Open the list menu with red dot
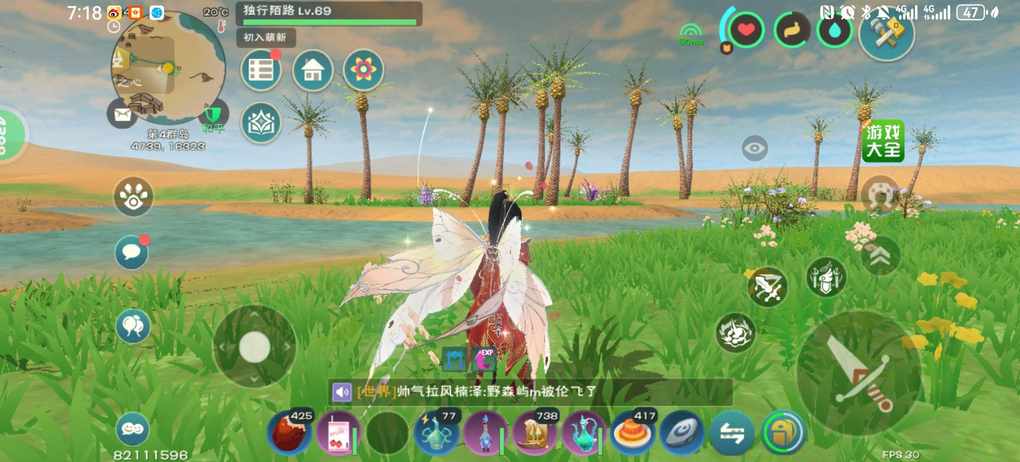1020x462 pixels. click(262, 70)
